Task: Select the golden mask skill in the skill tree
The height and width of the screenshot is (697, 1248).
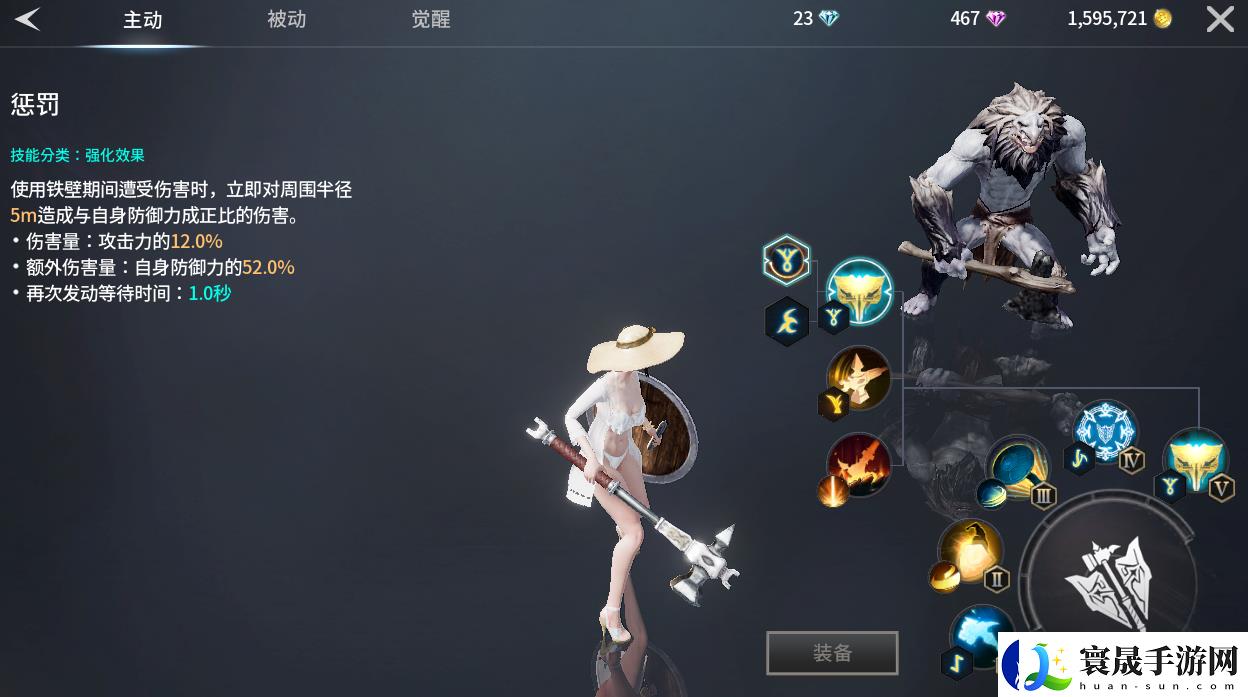Action: pos(860,291)
